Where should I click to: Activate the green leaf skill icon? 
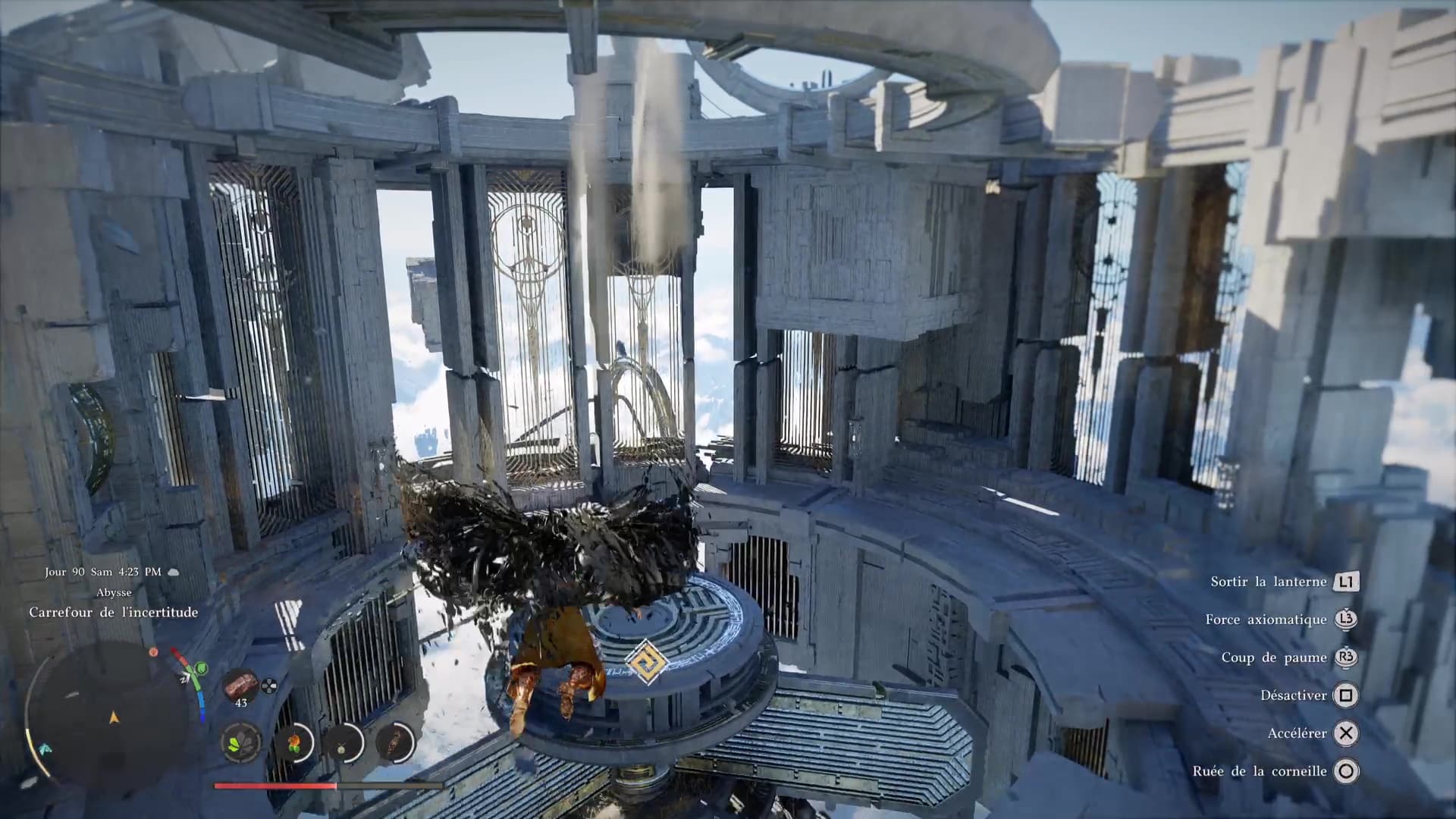tap(242, 742)
